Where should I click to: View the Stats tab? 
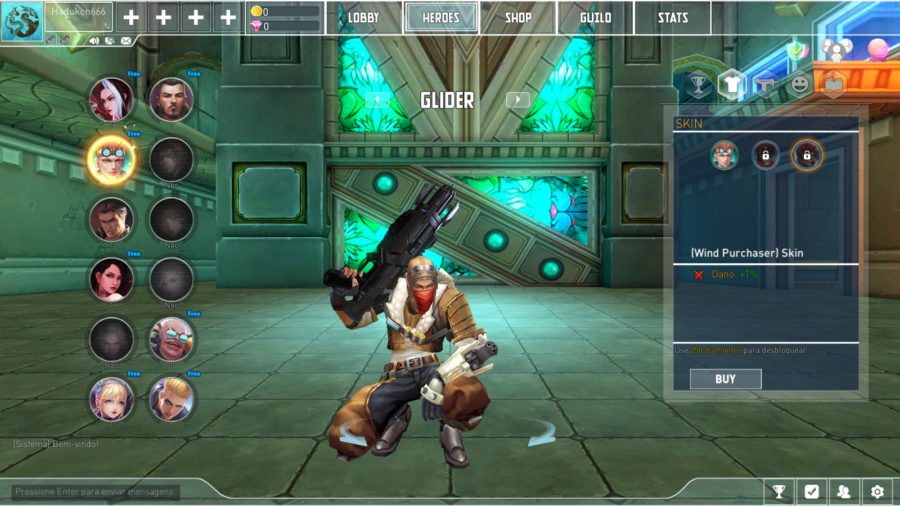click(672, 17)
